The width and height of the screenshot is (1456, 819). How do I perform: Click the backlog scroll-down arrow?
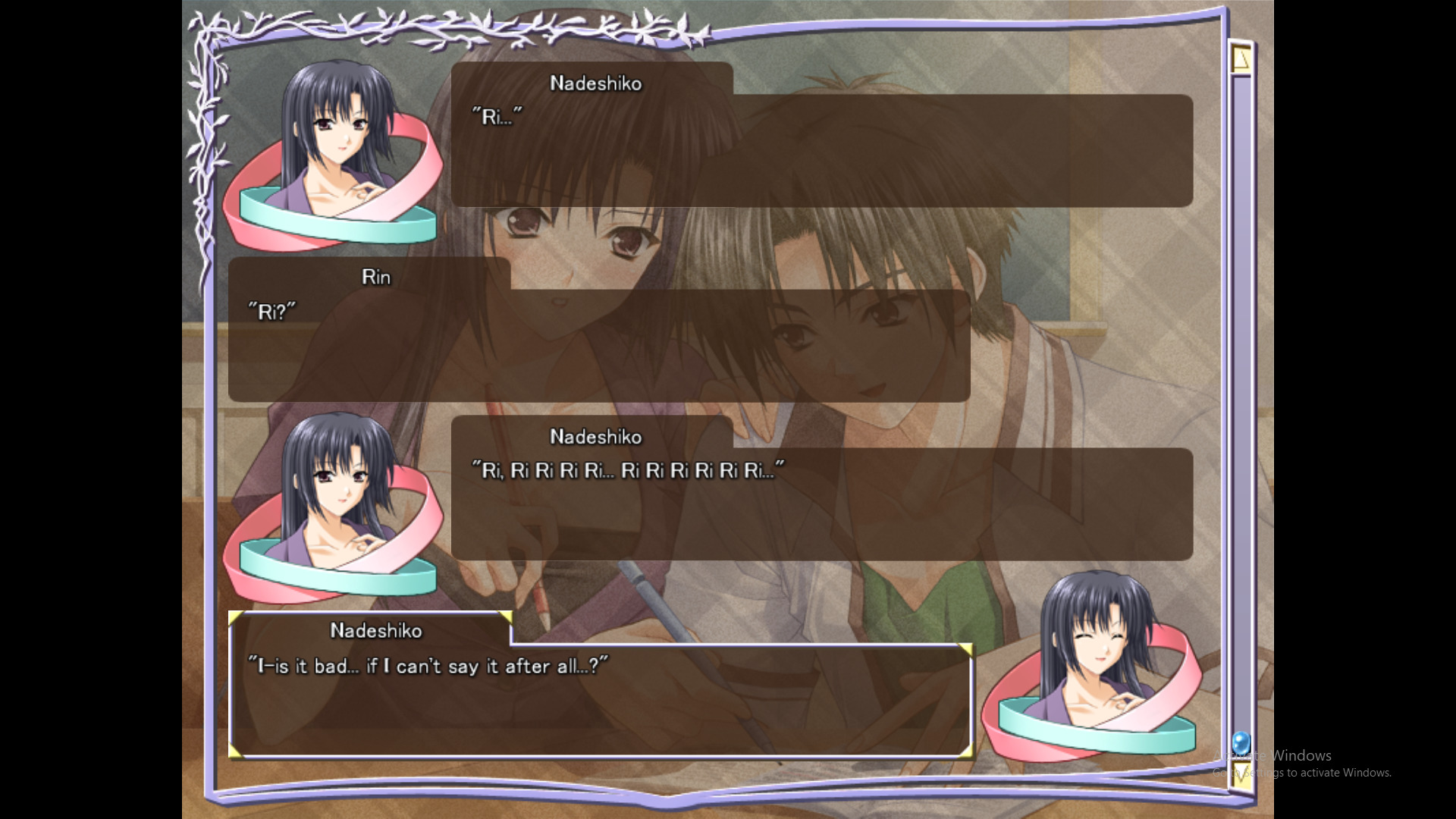[1241, 775]
